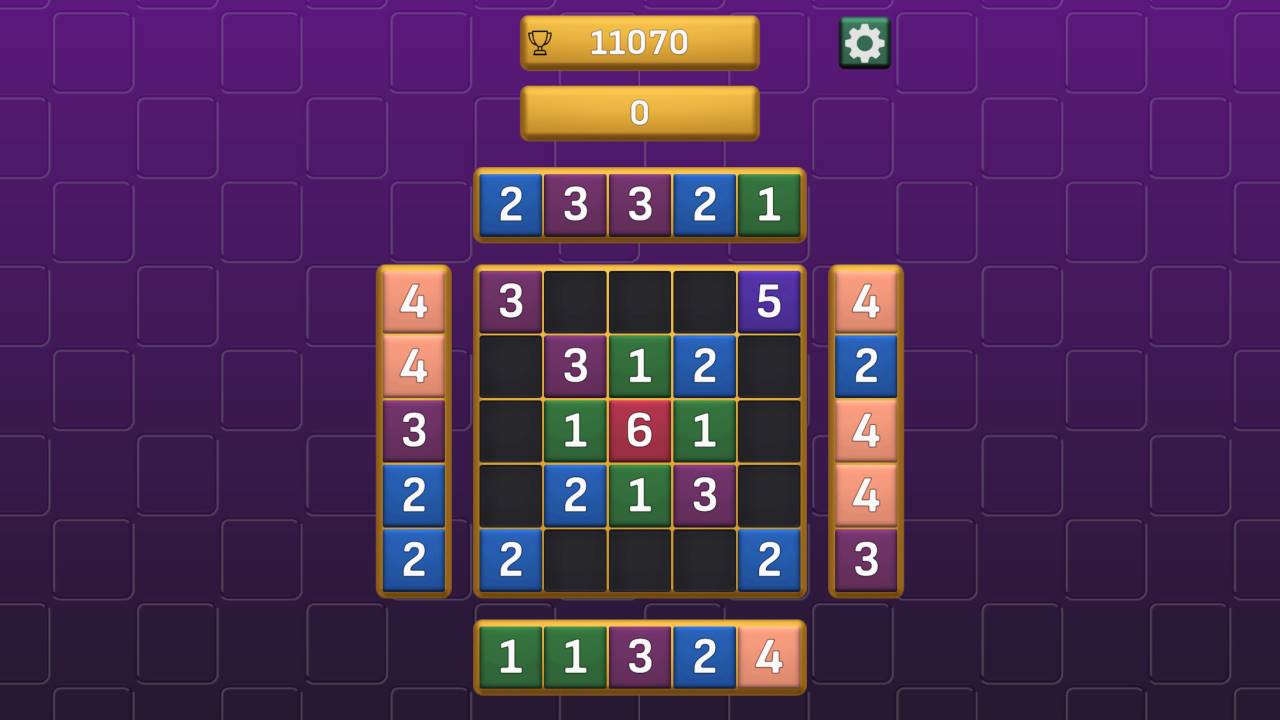The width and height of the screenshot is (1280, 720).
Task: Open the settings gear icon
Action: point(864,42)
